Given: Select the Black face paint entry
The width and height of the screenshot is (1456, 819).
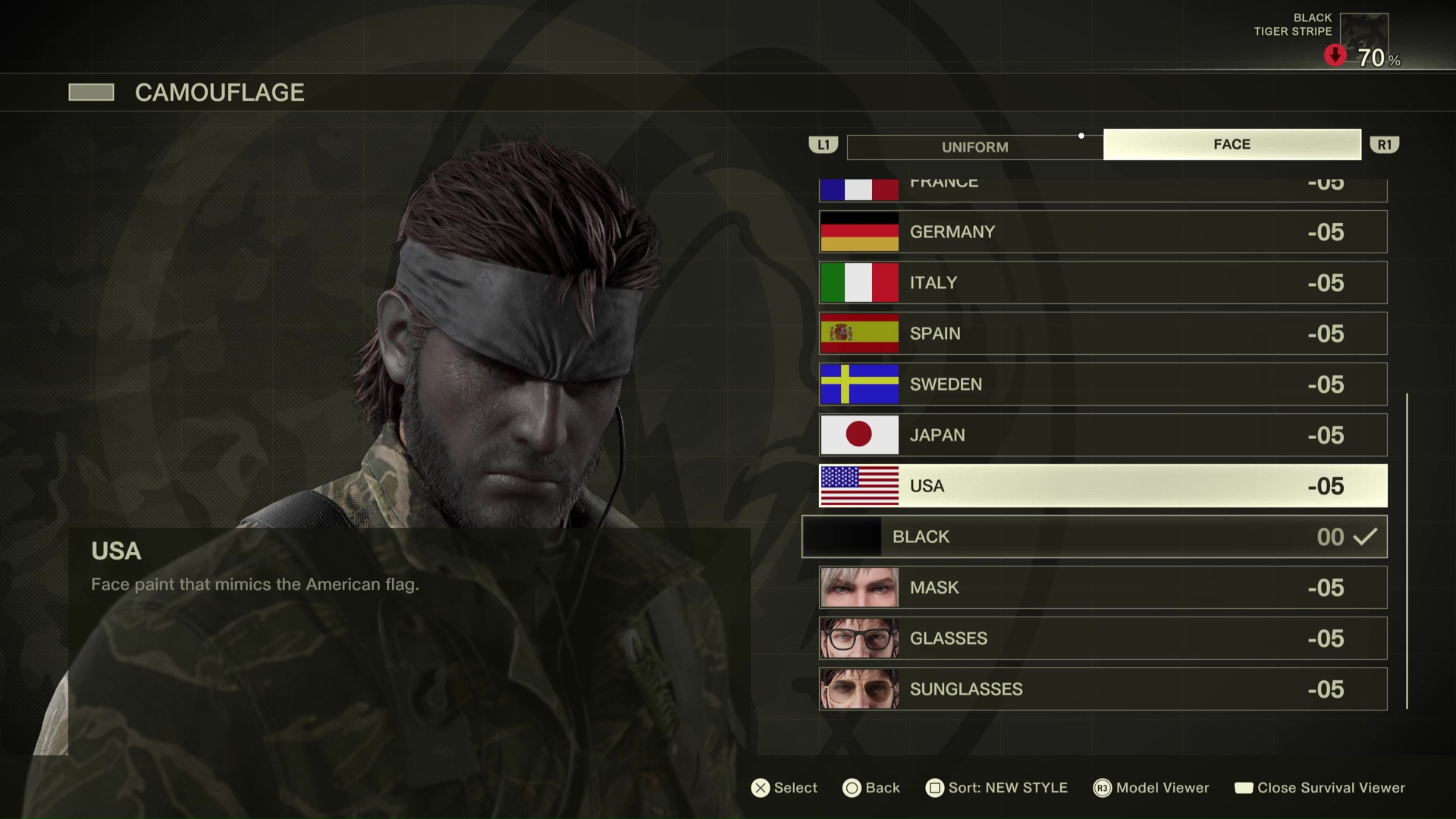Looking at the screenshot, I should pyautogui.click(x=1094, y=537).
